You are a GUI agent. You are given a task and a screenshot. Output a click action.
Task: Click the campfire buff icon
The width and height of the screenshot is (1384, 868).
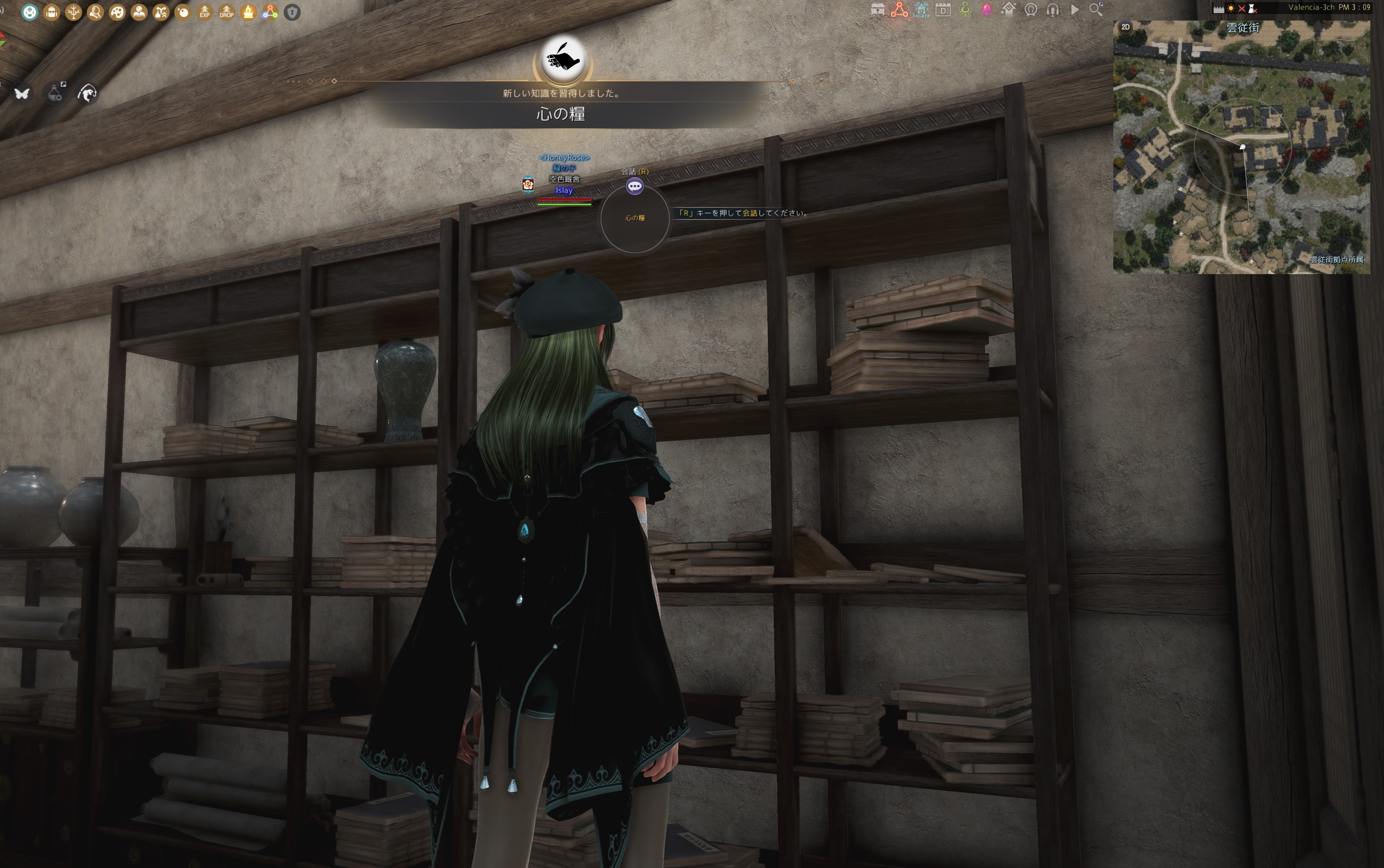[x=248, y=12]
